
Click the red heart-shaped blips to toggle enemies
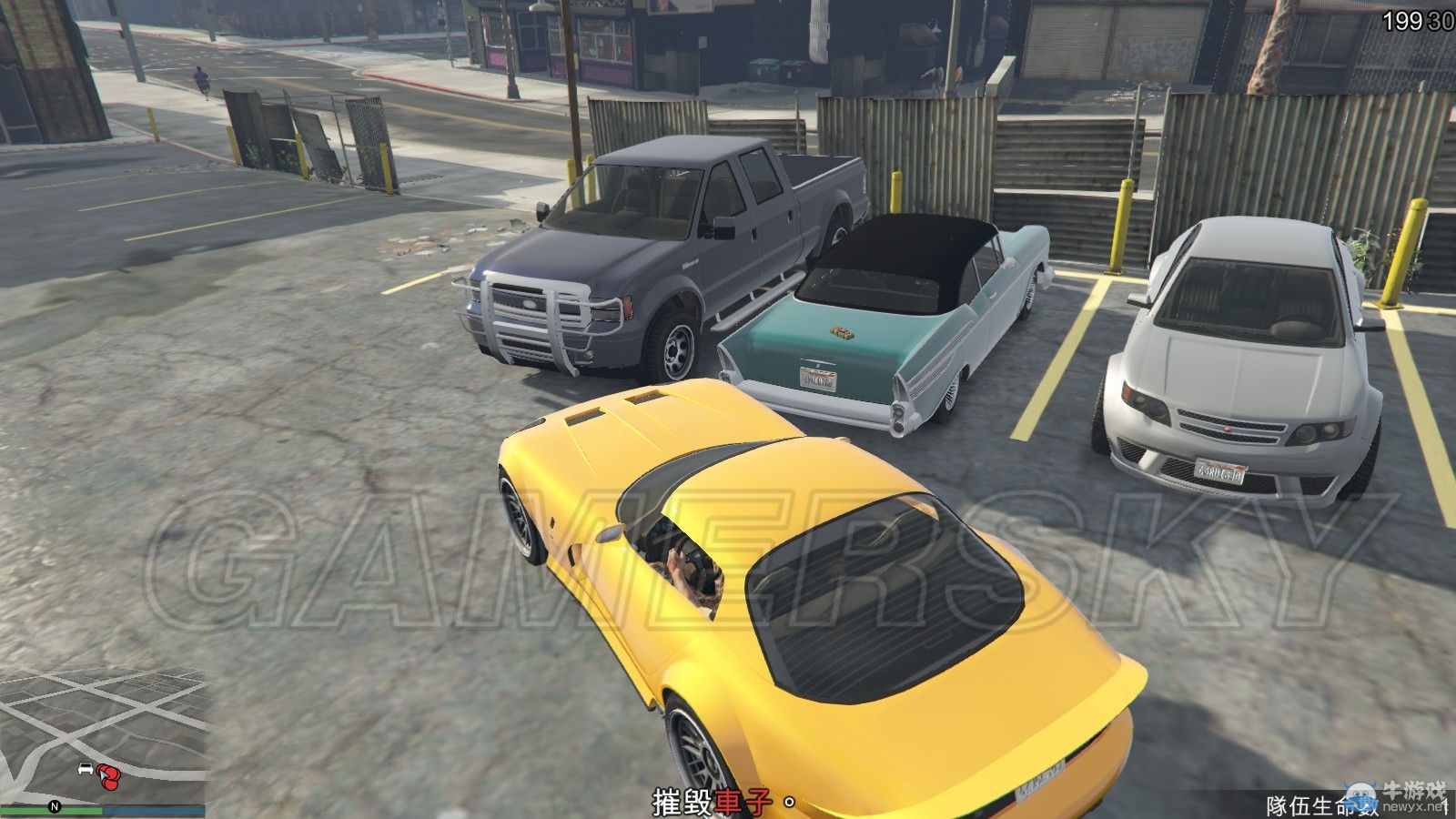[109, 777]
